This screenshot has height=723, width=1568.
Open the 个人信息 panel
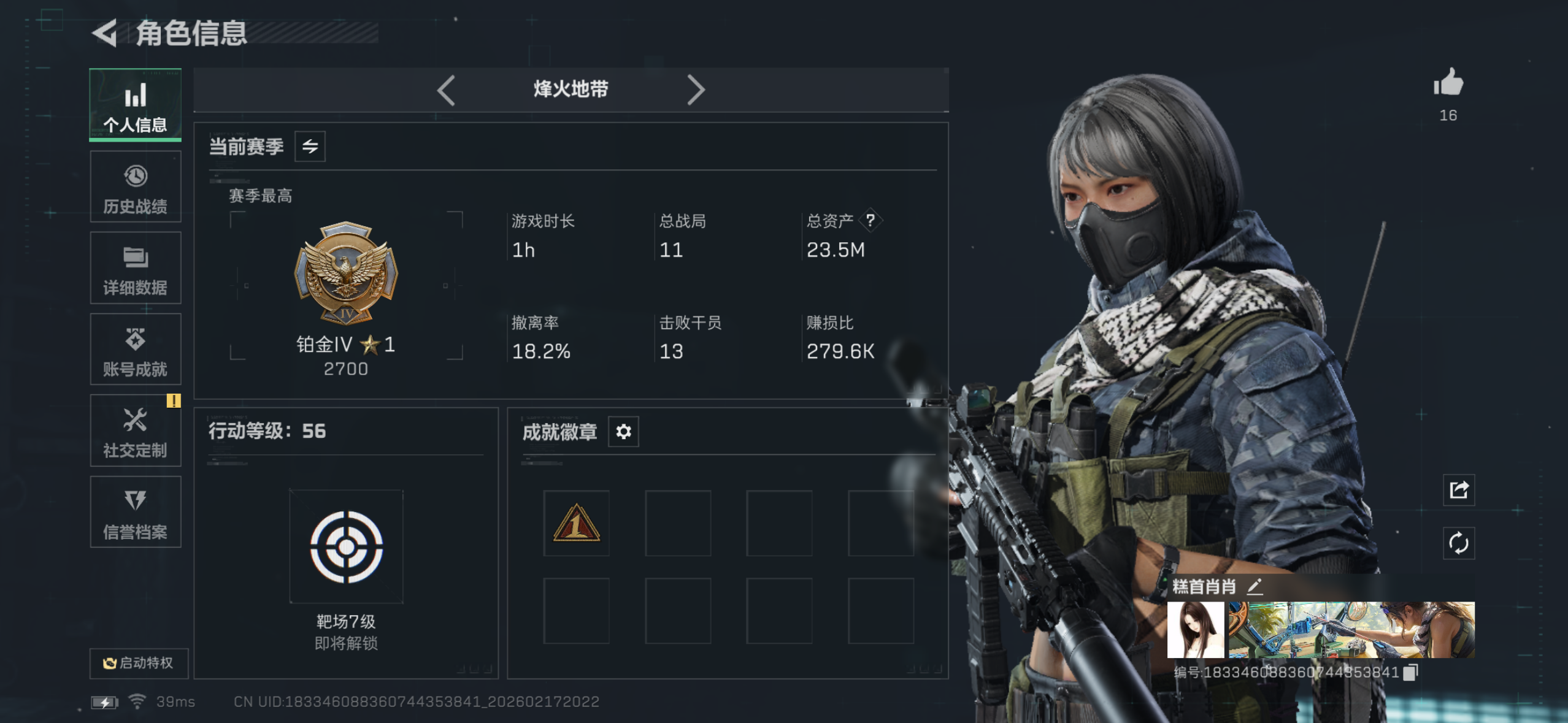135,105
